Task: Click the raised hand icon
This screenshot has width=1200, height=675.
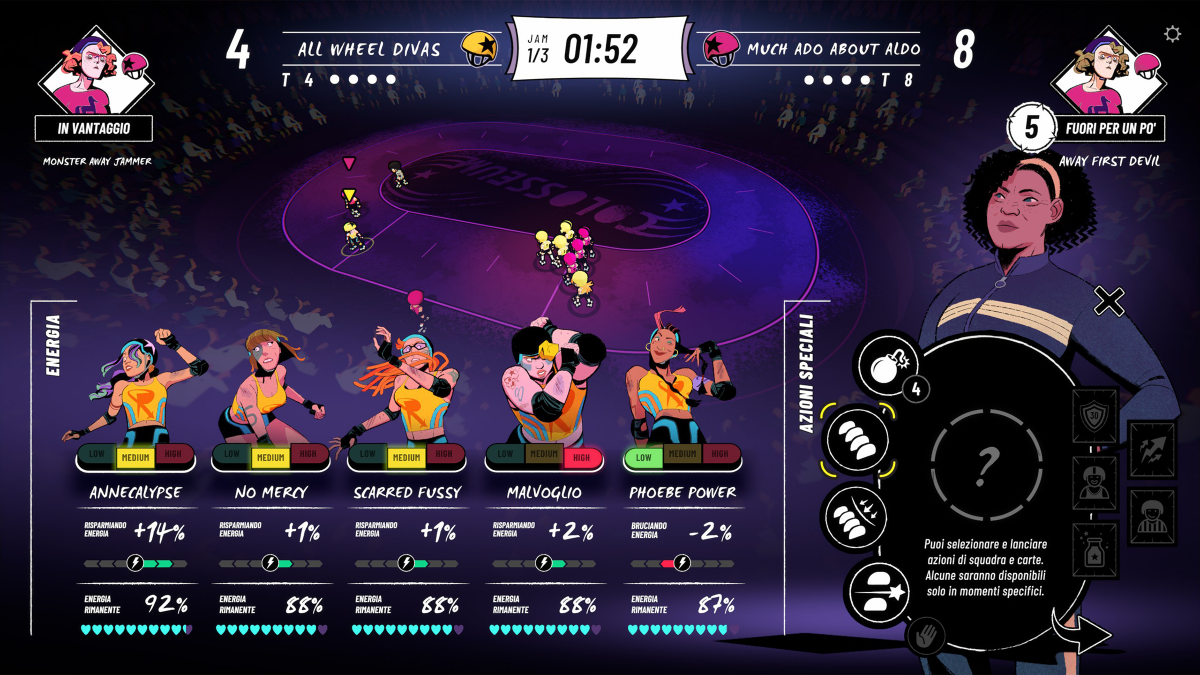Action: pos(925,635)
